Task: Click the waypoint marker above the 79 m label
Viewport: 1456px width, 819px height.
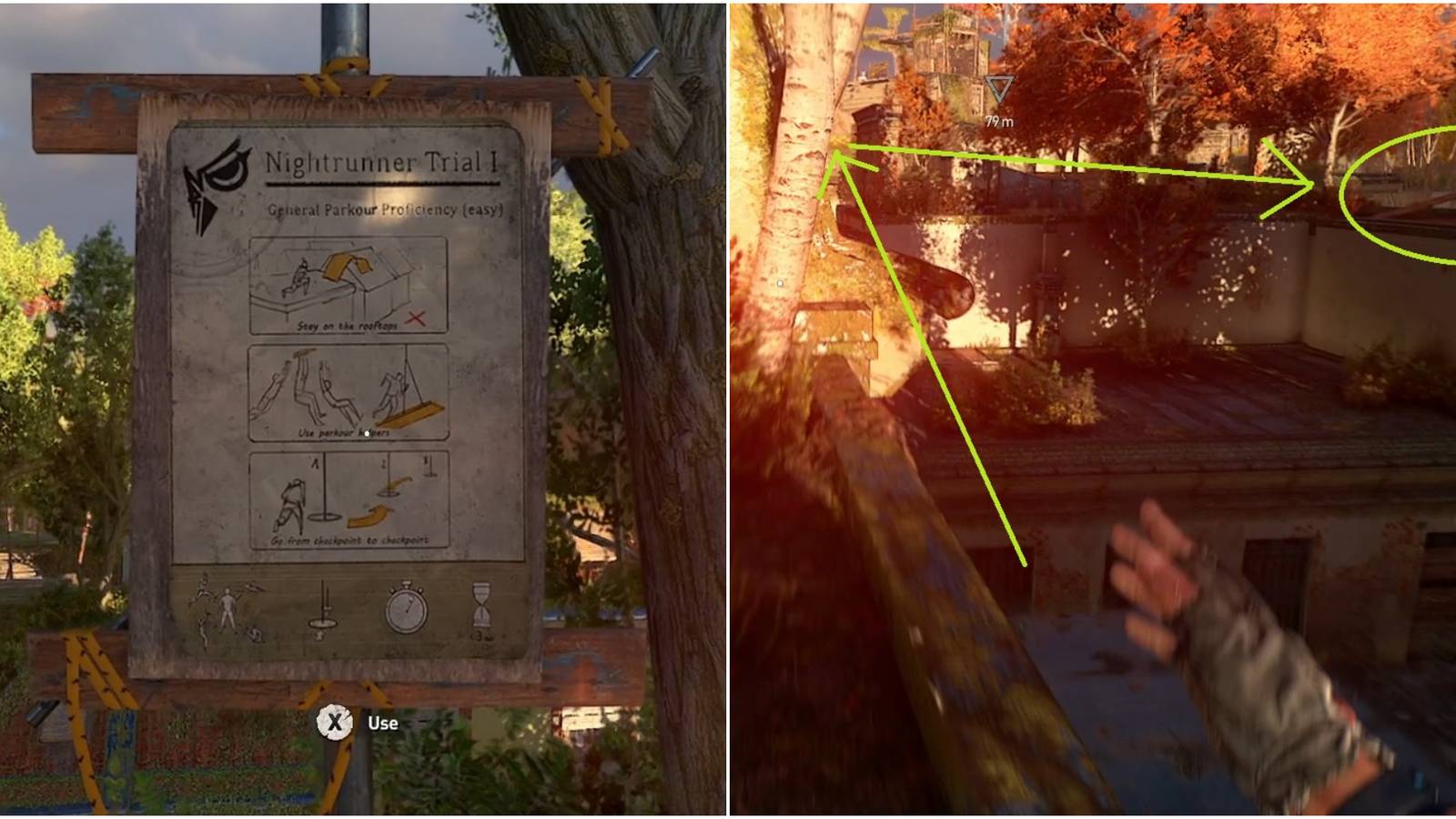Action: point(1001,89)
